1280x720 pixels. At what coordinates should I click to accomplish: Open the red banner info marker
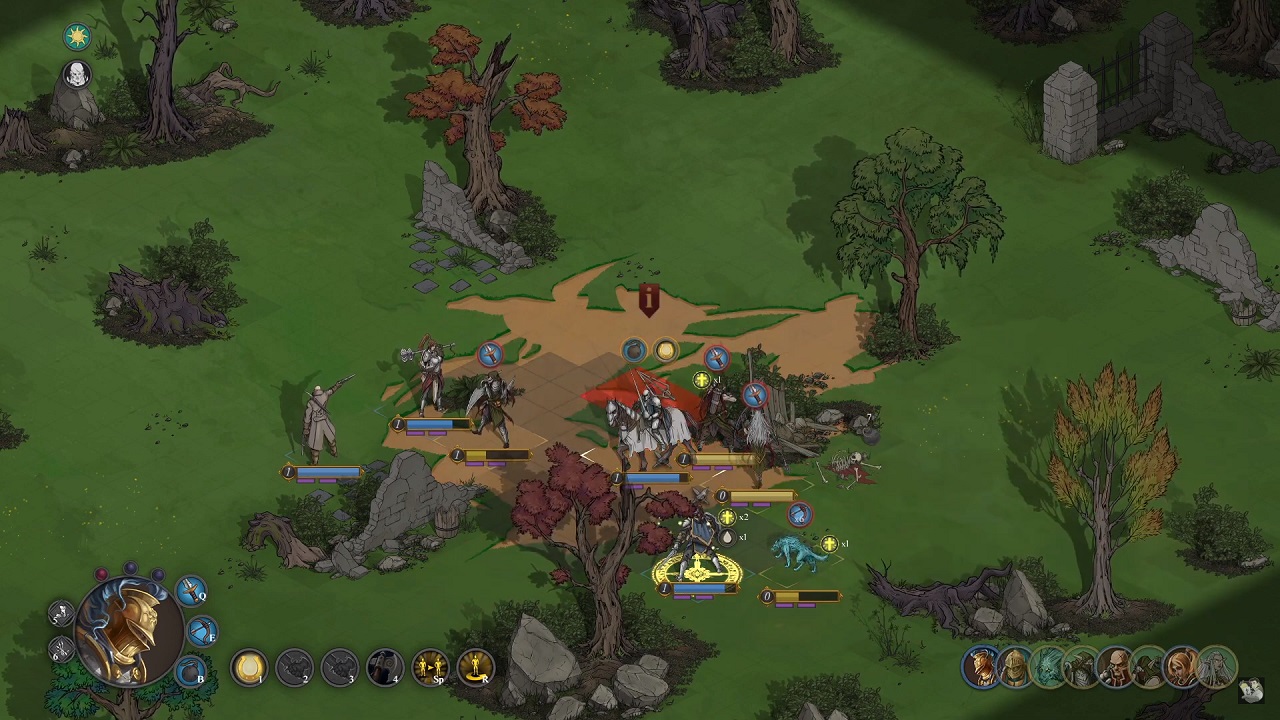point(649,298)
